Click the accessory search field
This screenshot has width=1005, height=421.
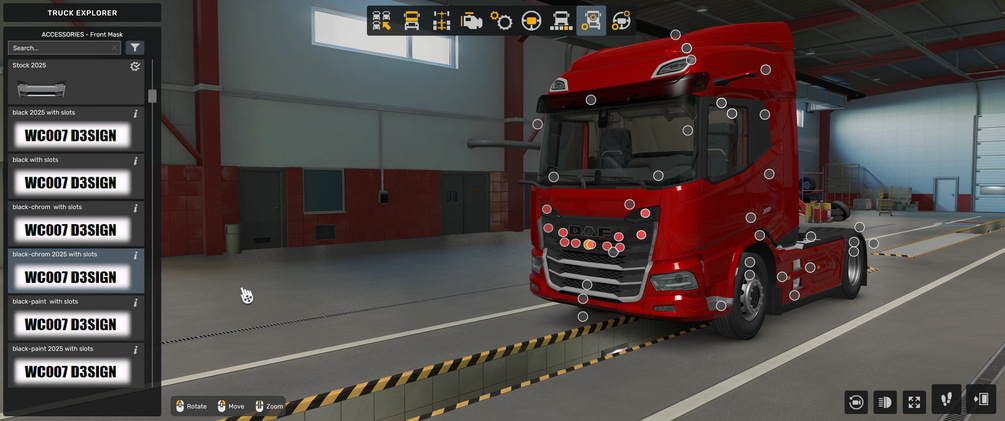tap(60, 47)
